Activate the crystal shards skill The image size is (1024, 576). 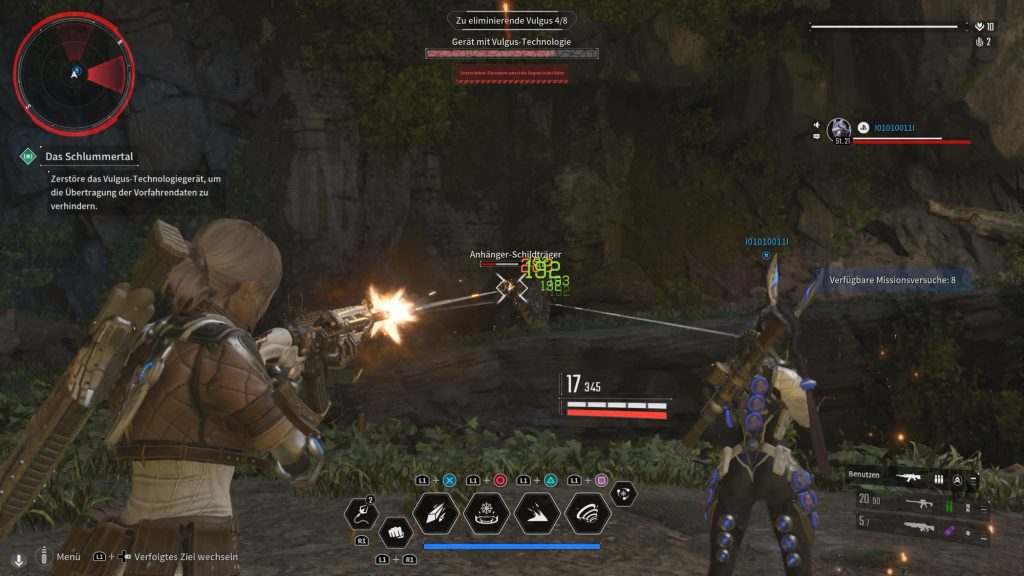[x=436, y=513]
